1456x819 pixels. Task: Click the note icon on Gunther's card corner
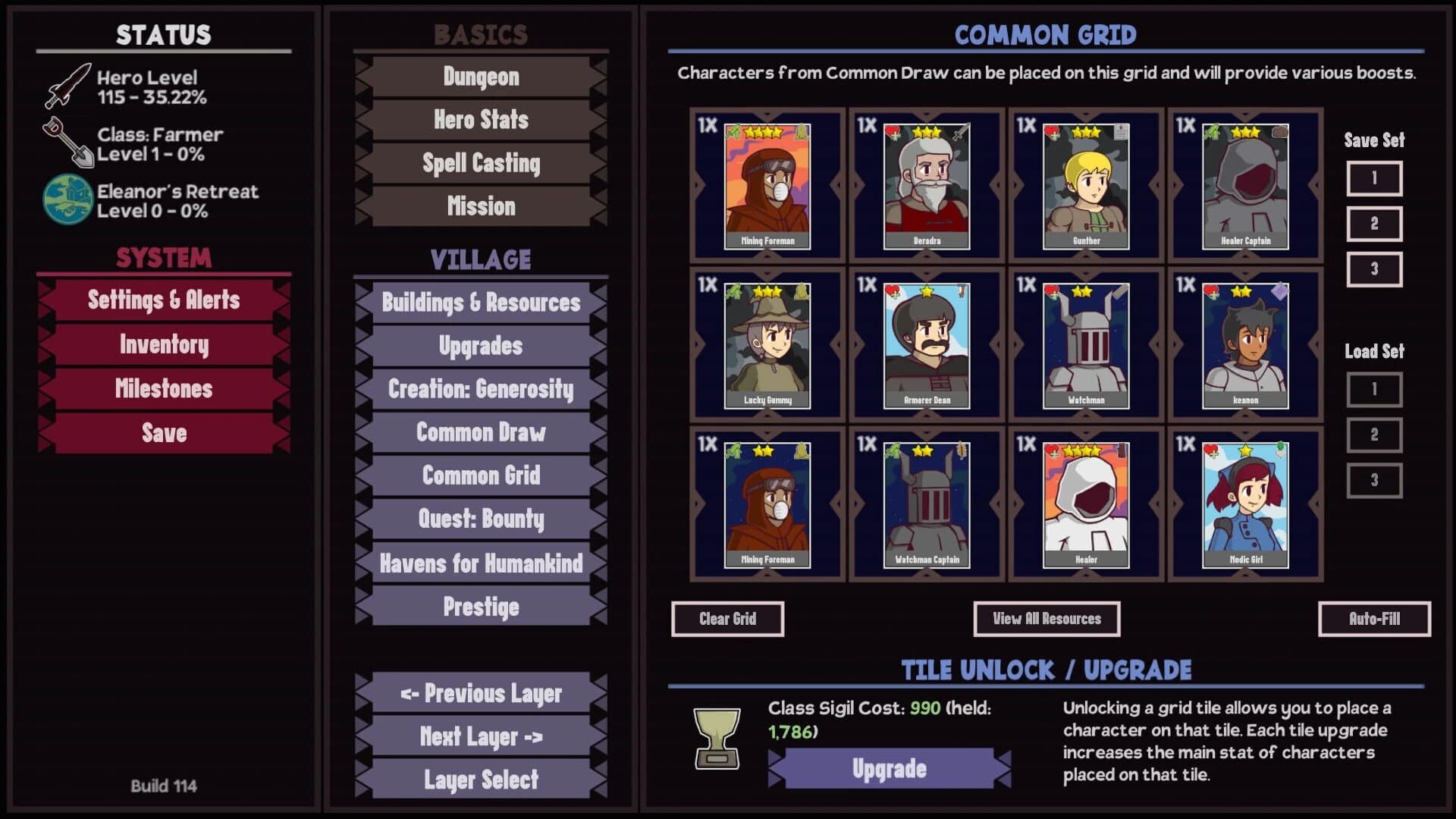click(1122, 130)
